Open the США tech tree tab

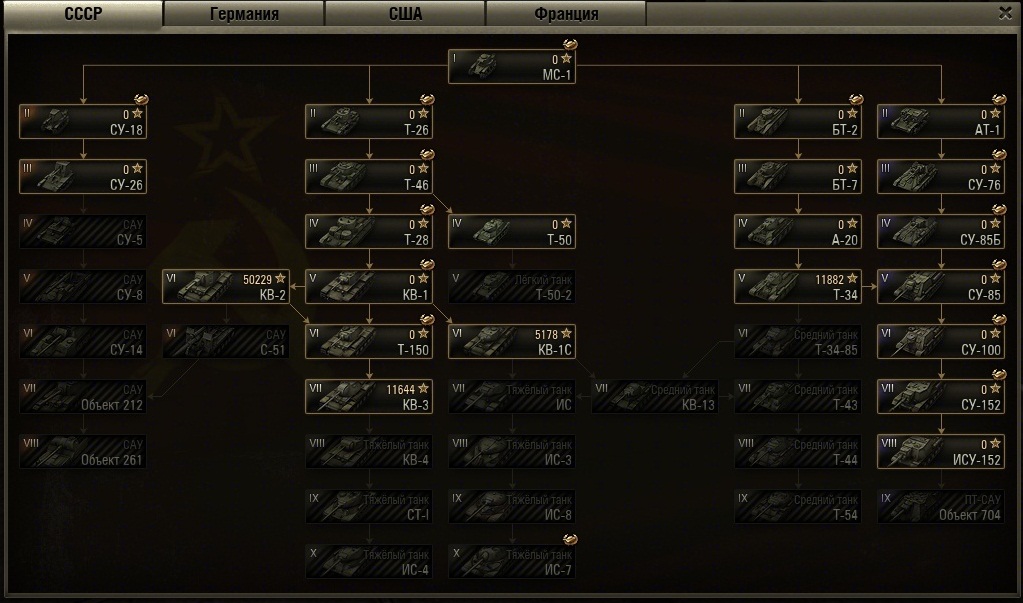pos(405,14)
